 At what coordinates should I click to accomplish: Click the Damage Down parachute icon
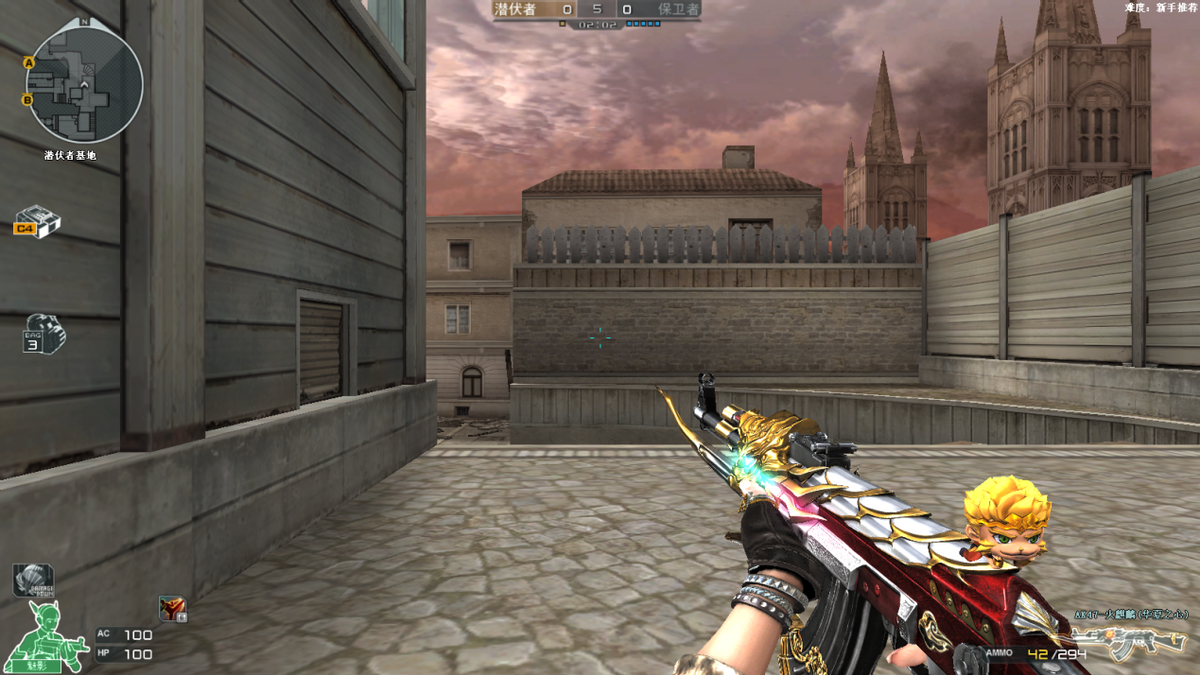tap(32, 581)
